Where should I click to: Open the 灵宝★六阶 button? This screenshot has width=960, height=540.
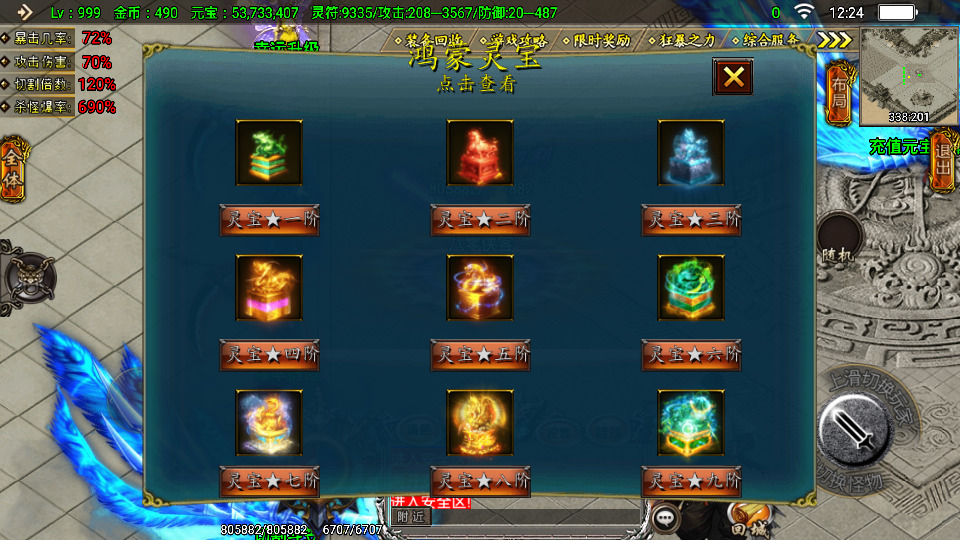click(691, 354)
